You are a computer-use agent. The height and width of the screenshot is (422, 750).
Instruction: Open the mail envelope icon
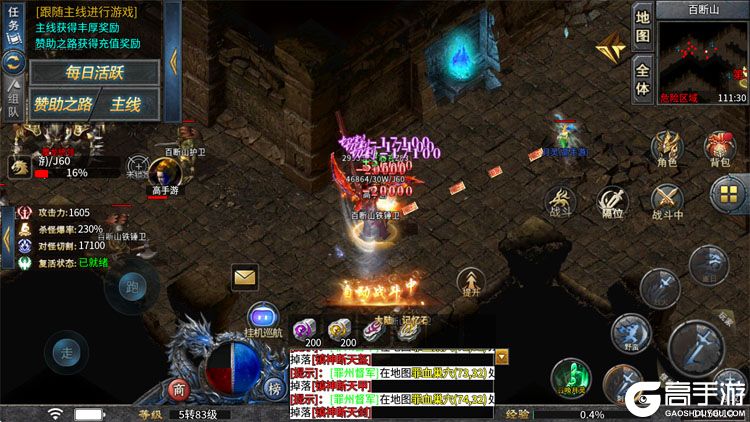coord(245,276)
